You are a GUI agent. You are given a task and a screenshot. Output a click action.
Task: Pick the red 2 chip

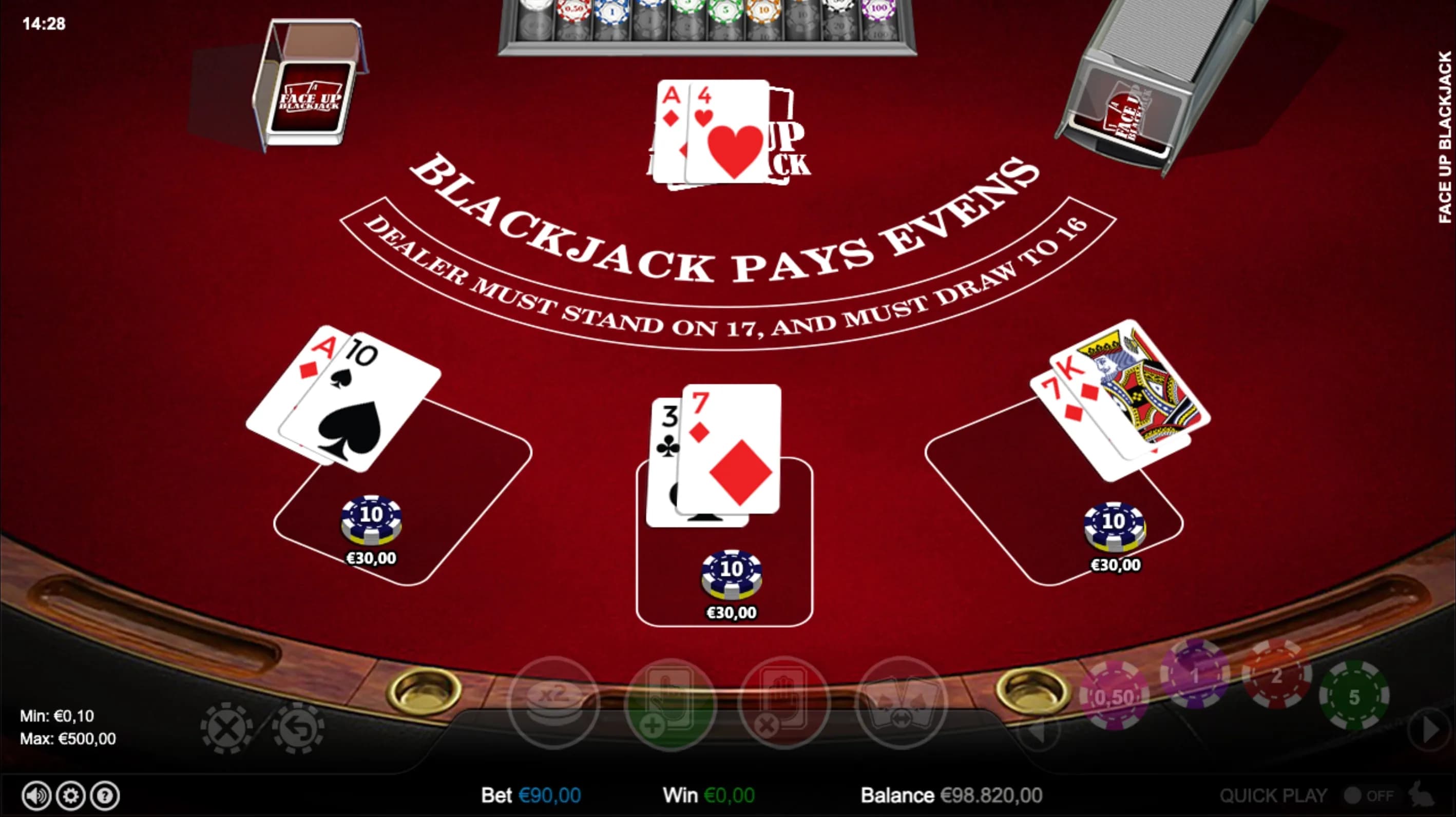click(1276, 675)
